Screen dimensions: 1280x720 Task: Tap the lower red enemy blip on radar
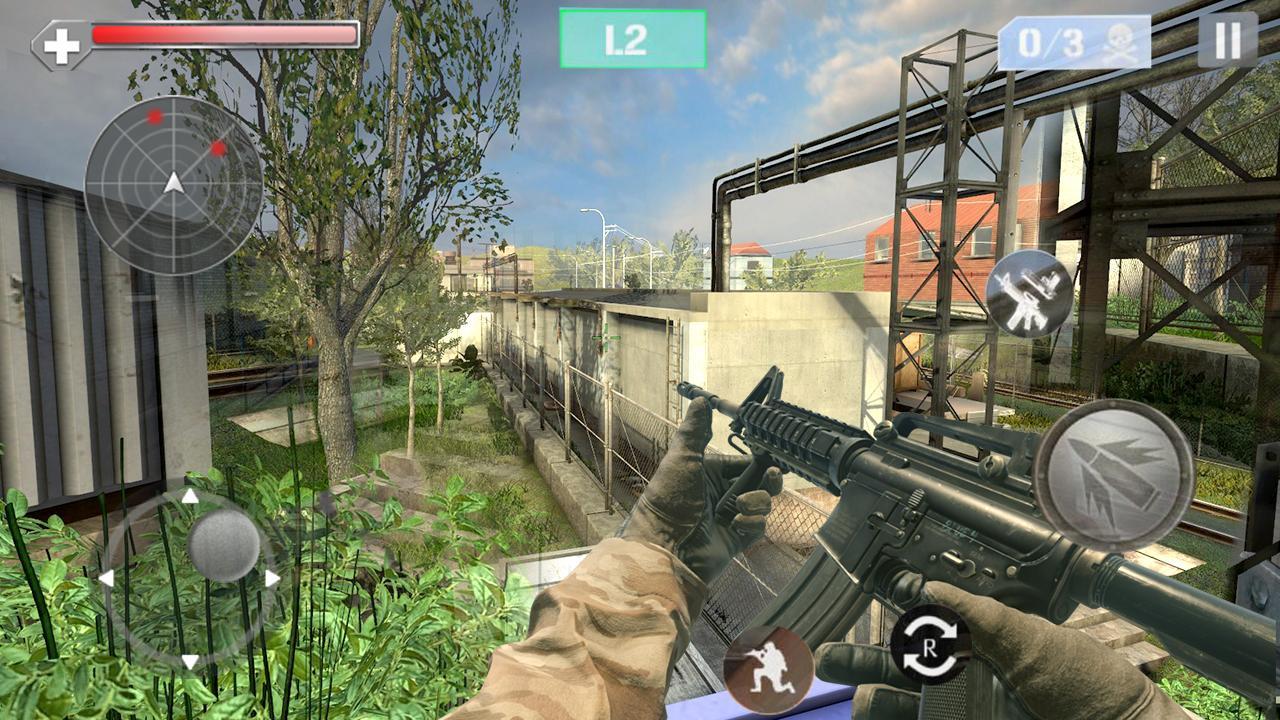[x=219, y=150]
